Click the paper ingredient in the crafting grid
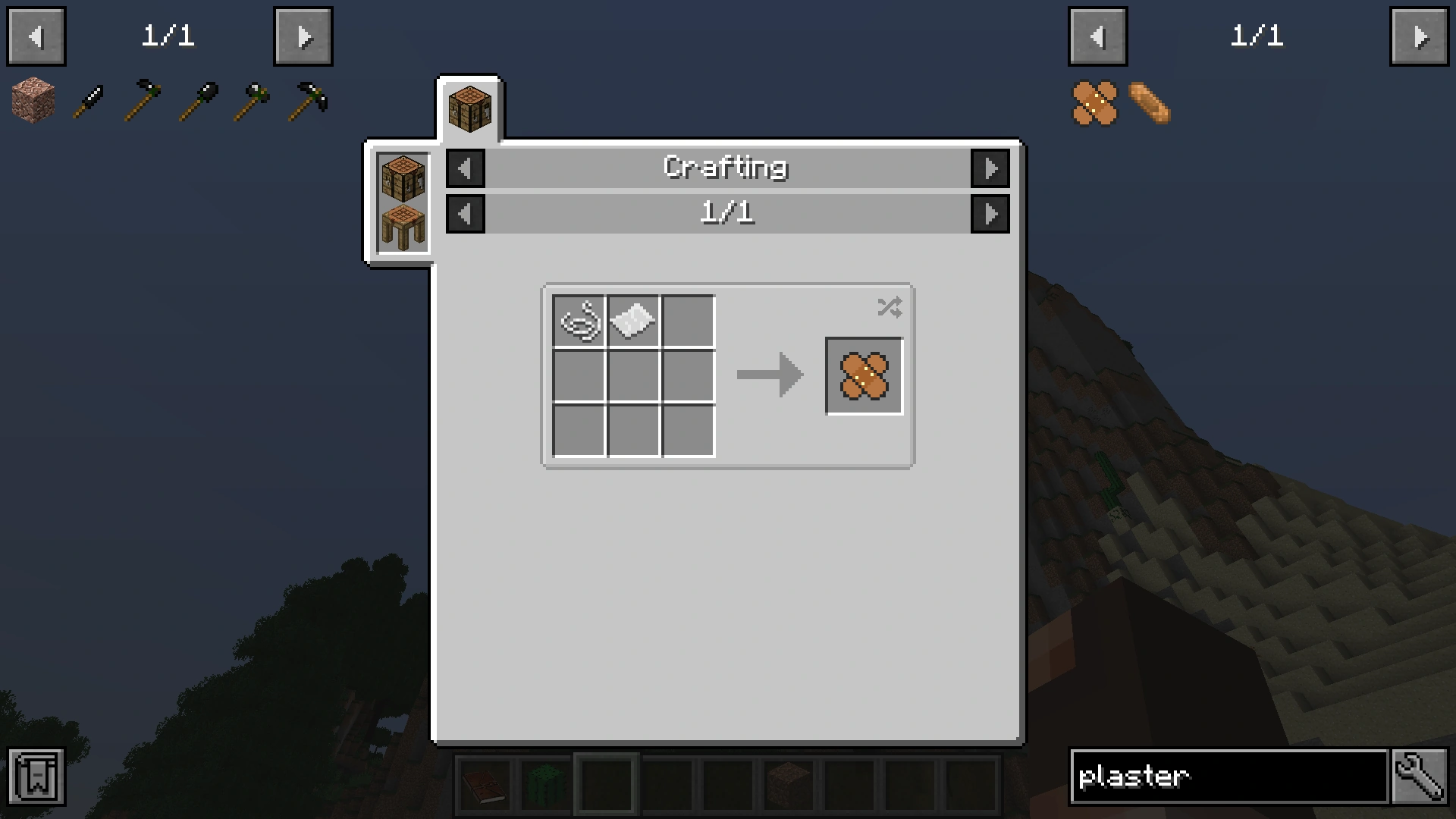Screen dimensions: 1456x819 [633, 322]
